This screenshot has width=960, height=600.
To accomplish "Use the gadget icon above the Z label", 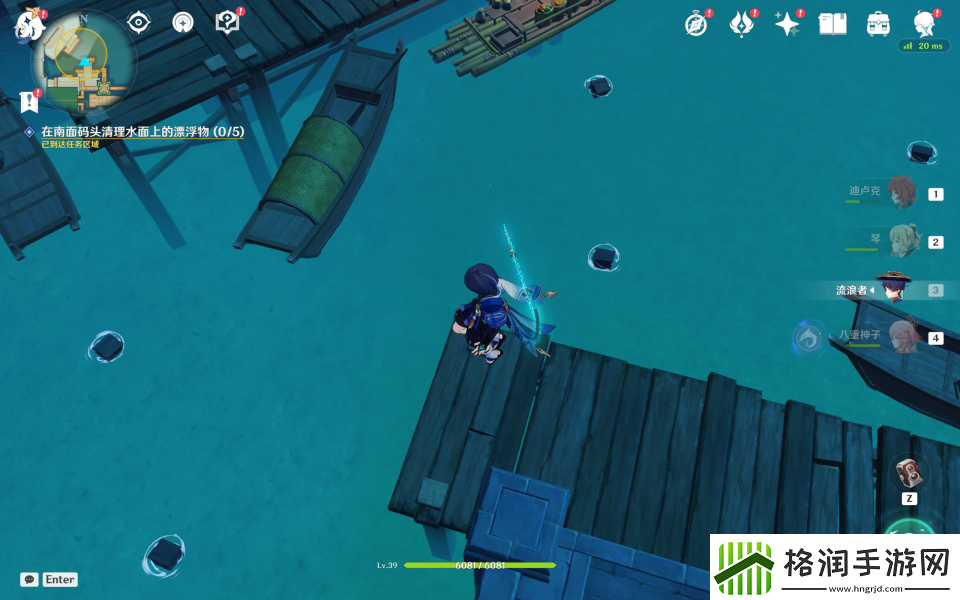I will (909, 472).
